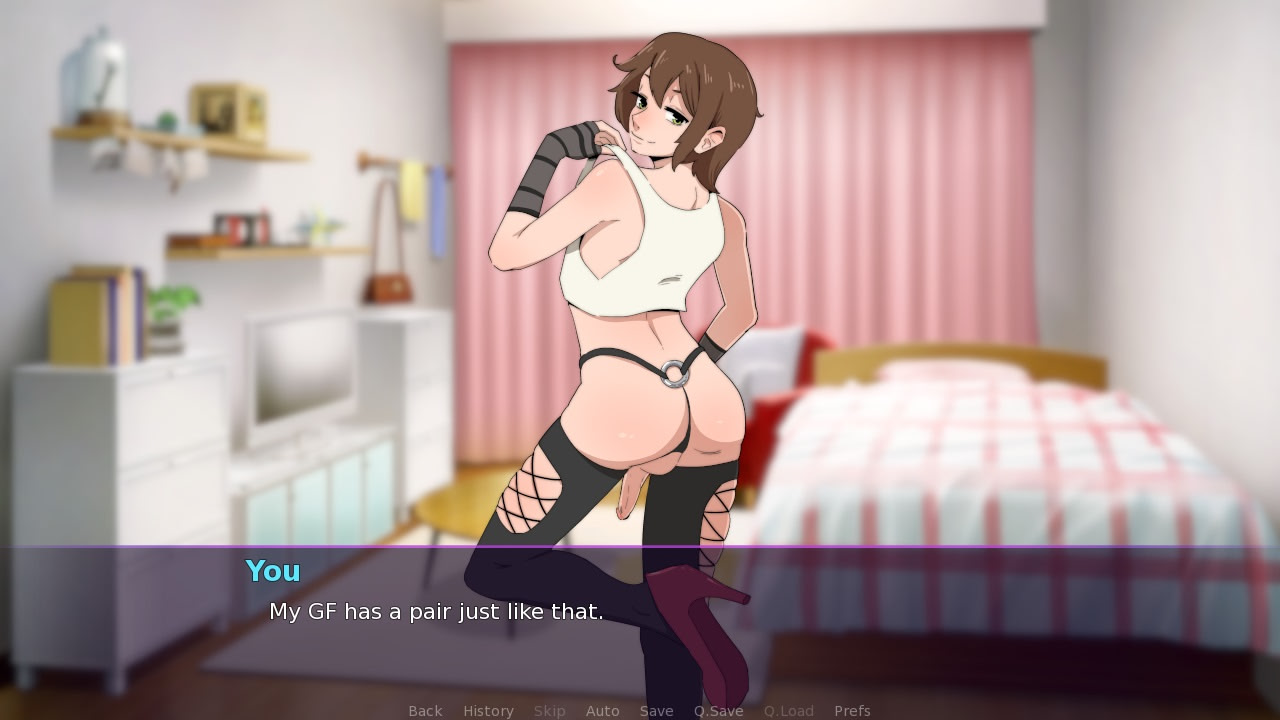Toggle Auto mode for automatic text advance

603,710
